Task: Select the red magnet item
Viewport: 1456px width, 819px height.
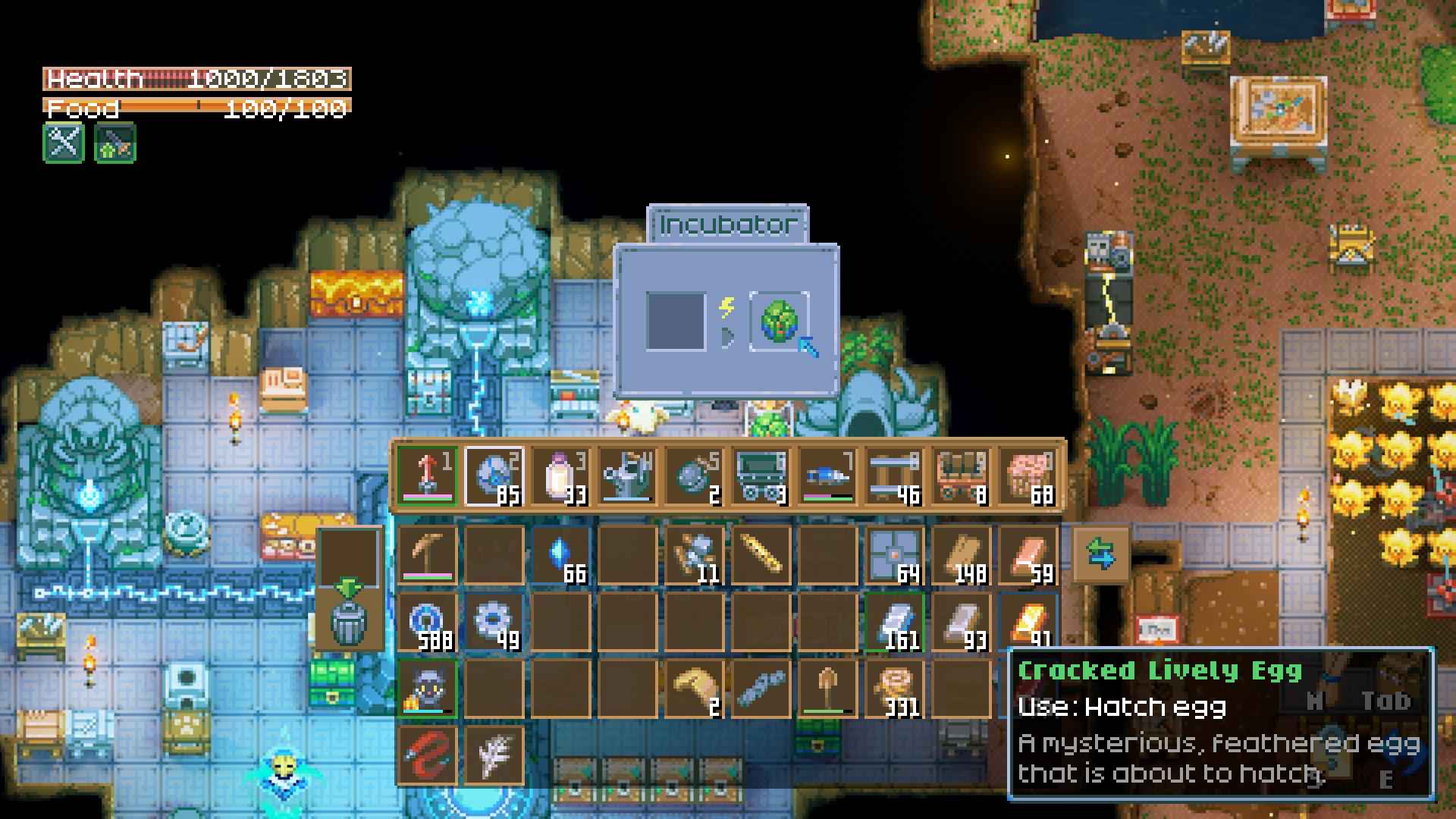Action: 427,755
